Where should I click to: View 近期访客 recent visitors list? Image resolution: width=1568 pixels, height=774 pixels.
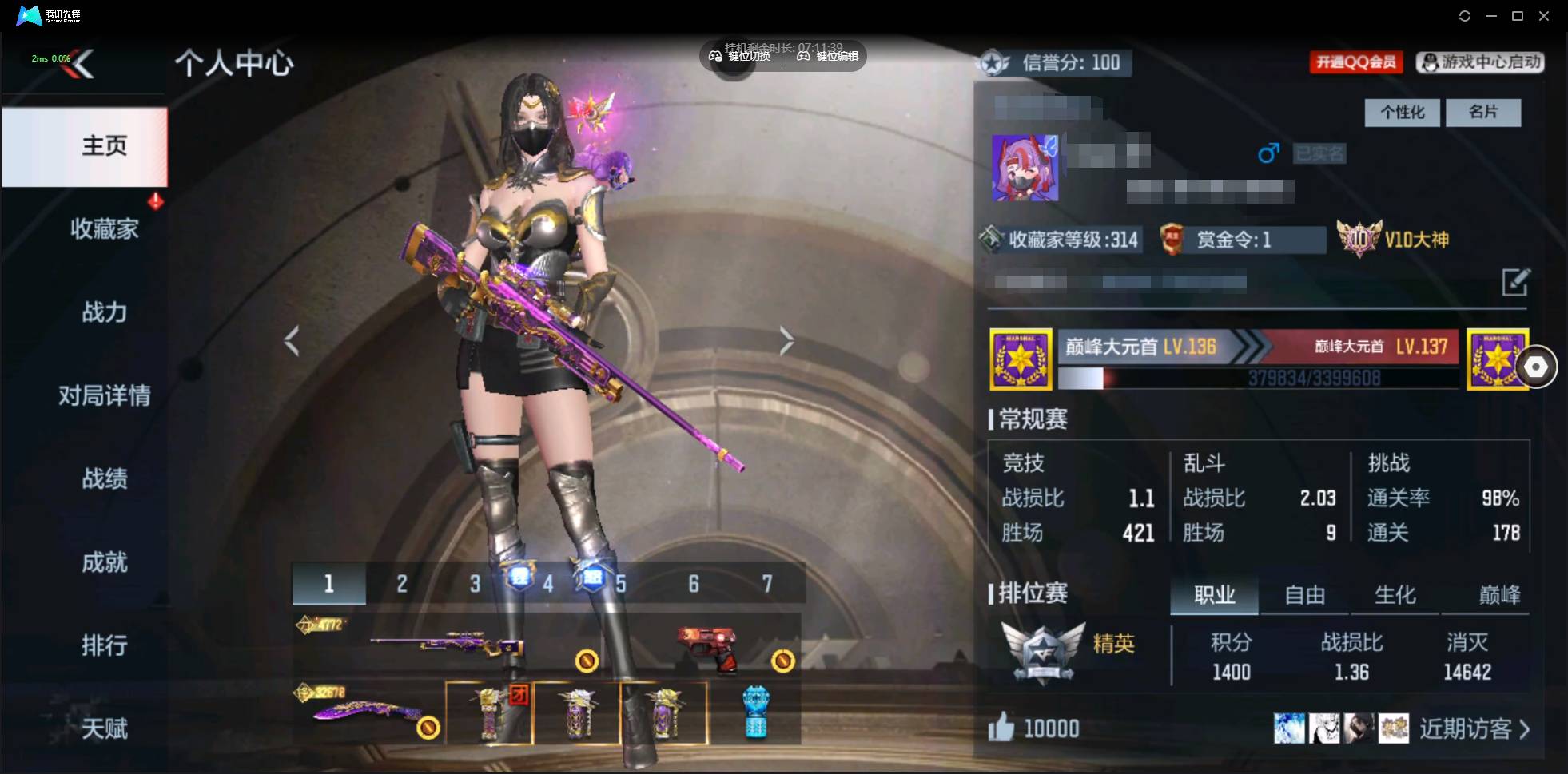pyautogui.click(x=1473, y=728)
